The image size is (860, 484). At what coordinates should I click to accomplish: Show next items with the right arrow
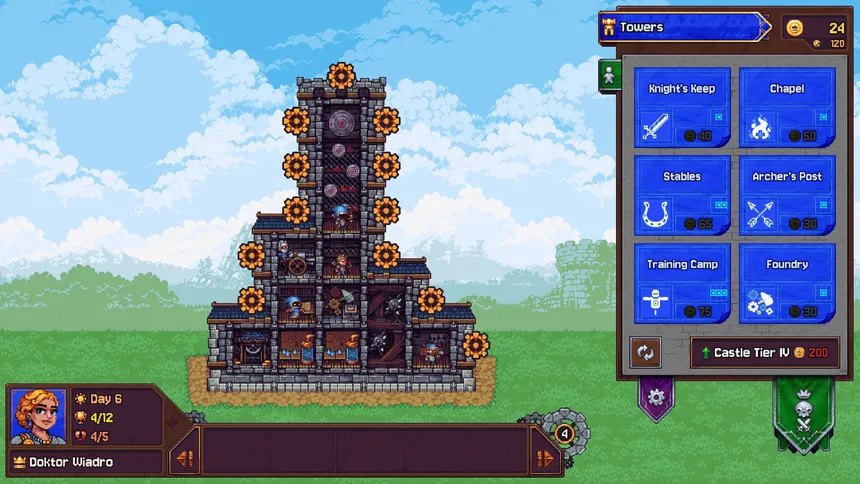pyautogui.click(x=546, y=459)
